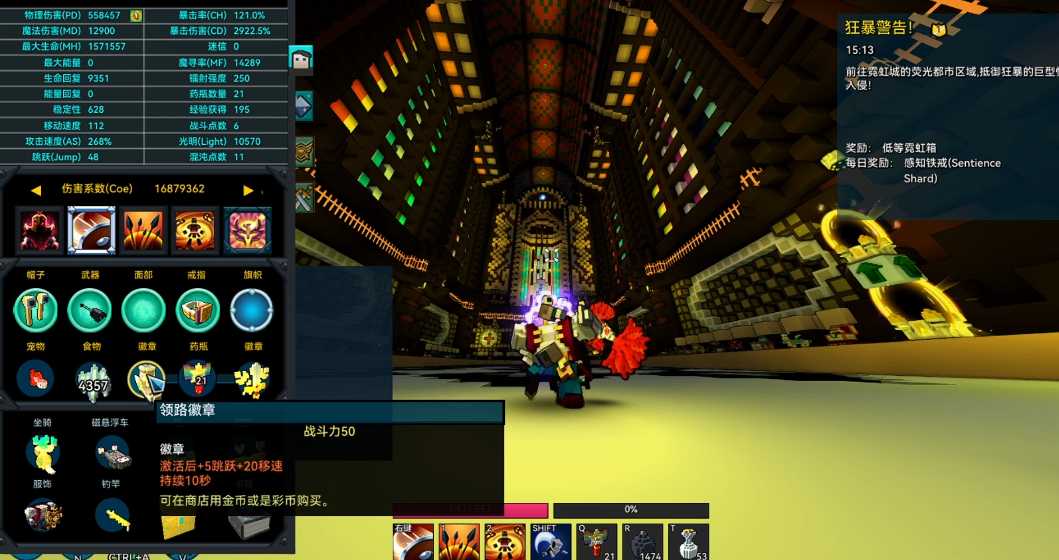Select the flask slot showing 21

(x=197, y=379)
